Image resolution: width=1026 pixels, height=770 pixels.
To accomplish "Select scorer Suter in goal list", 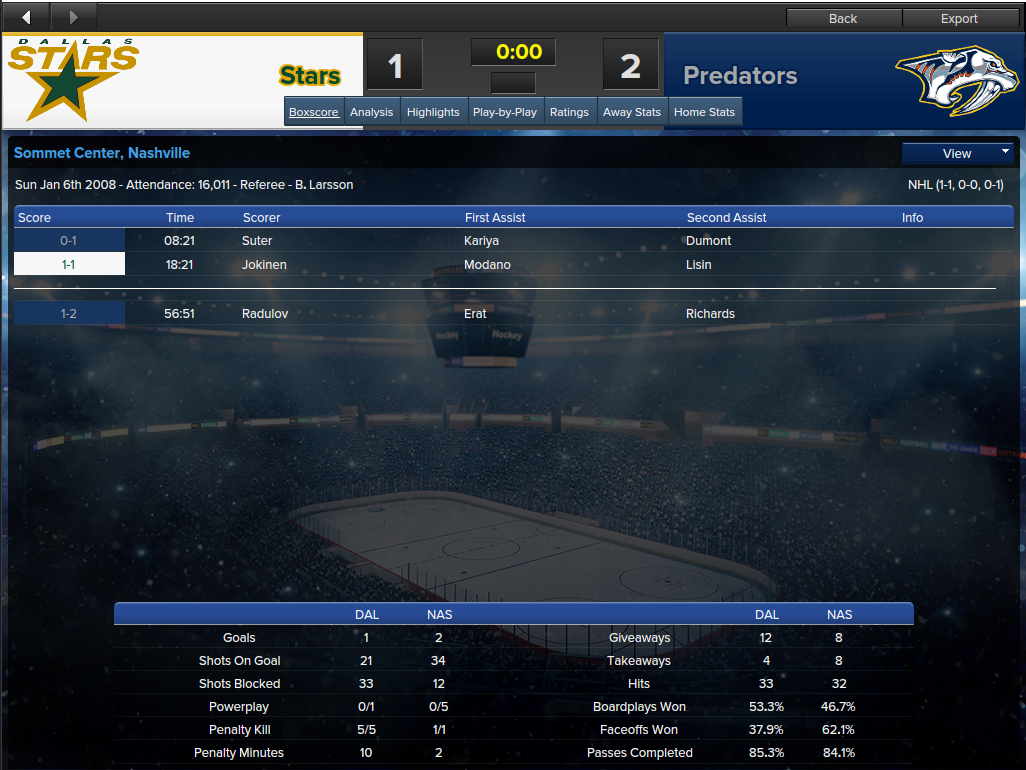I will tap(257, 241).
